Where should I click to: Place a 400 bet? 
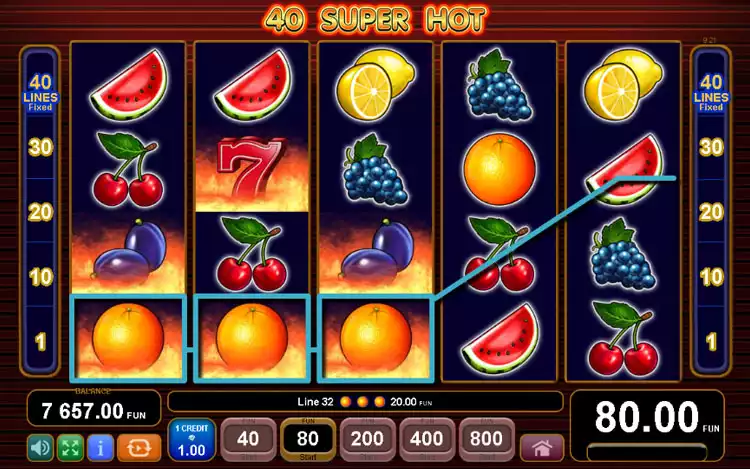tap(427, 438)
